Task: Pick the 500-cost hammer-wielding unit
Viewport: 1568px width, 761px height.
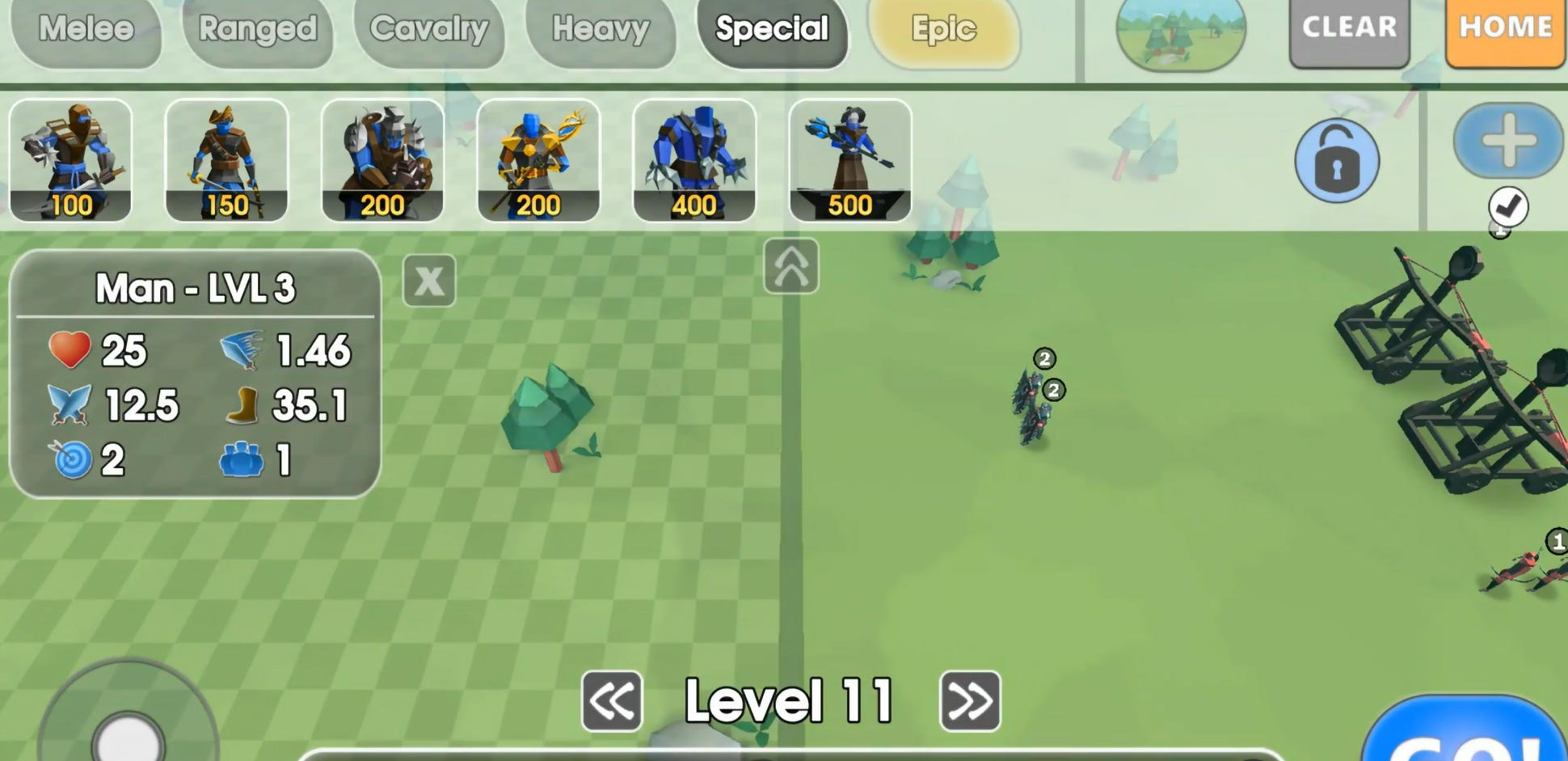Action: pyautogui.click(x=851, y=159)
